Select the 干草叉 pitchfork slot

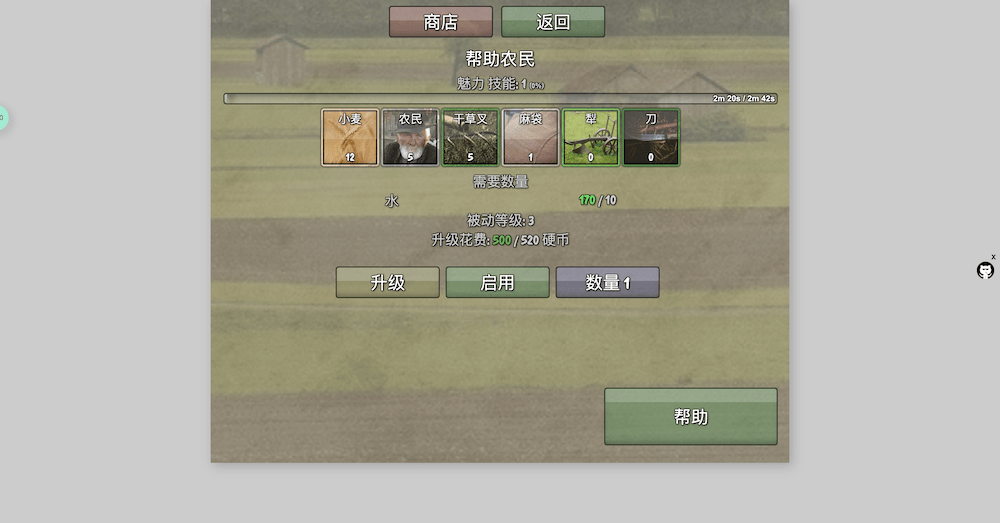click(x=470, y=137)
